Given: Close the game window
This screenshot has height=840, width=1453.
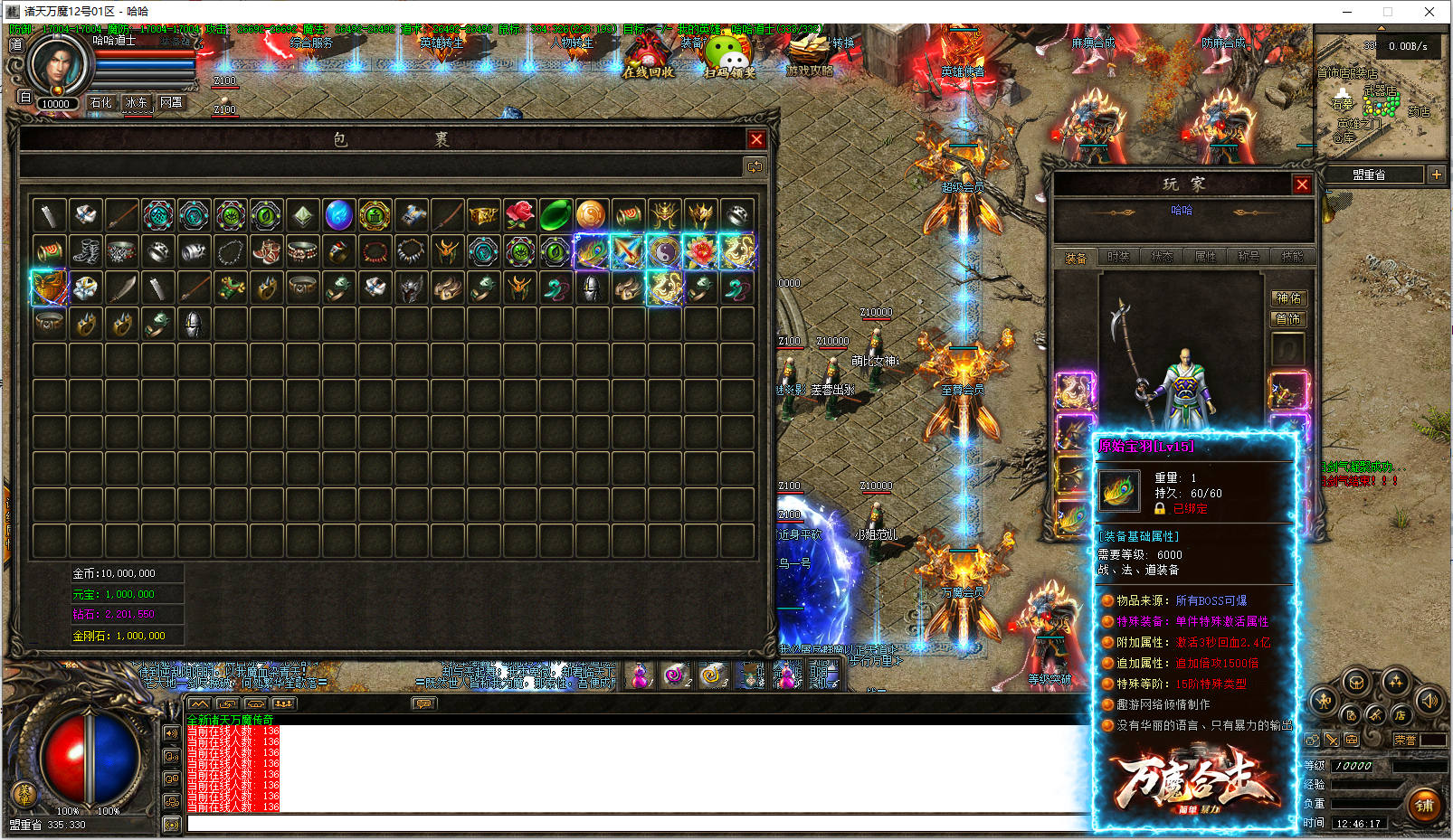Looking at the screenshot, I should (1429, 12).
